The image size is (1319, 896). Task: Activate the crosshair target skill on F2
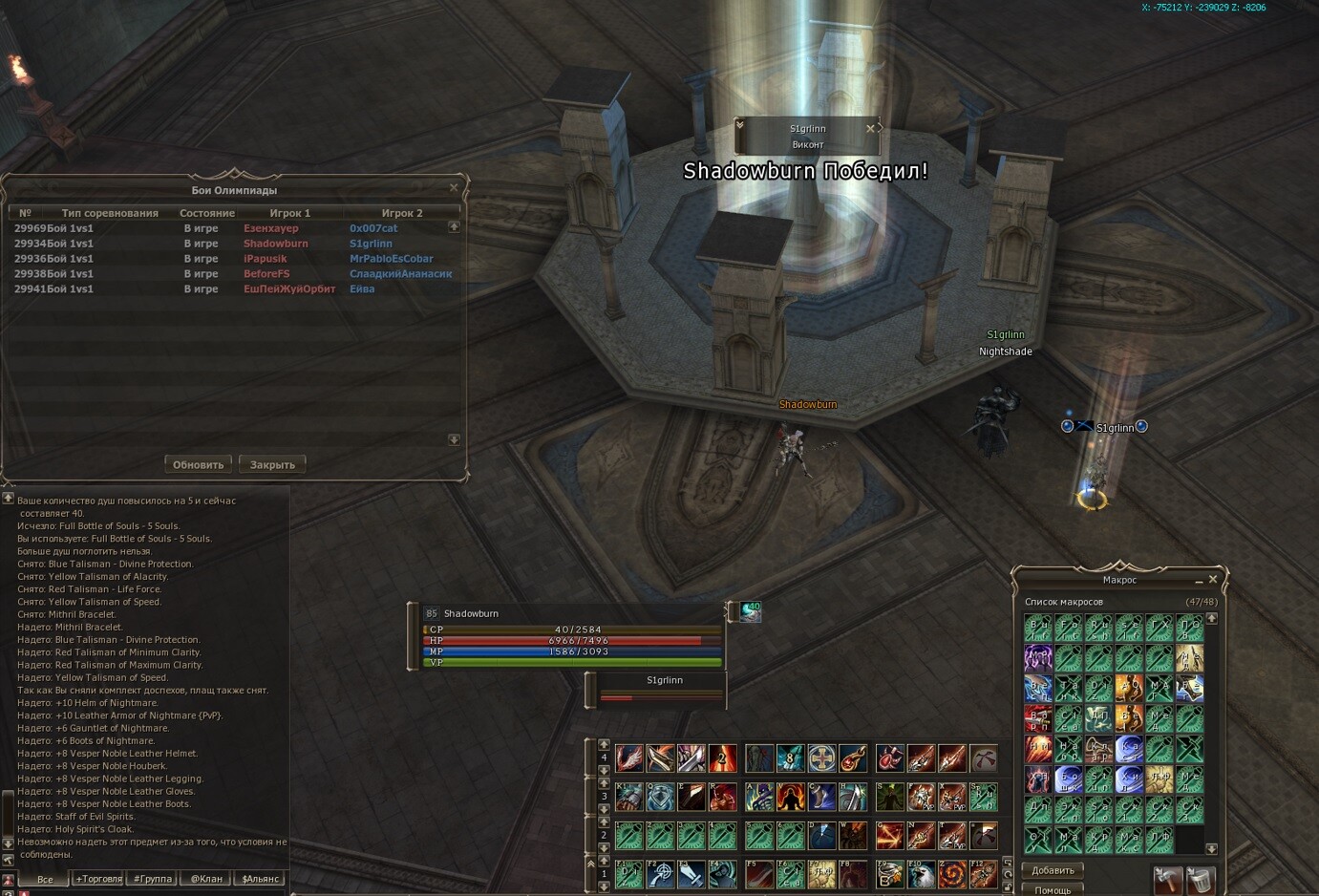pos(660,874)
